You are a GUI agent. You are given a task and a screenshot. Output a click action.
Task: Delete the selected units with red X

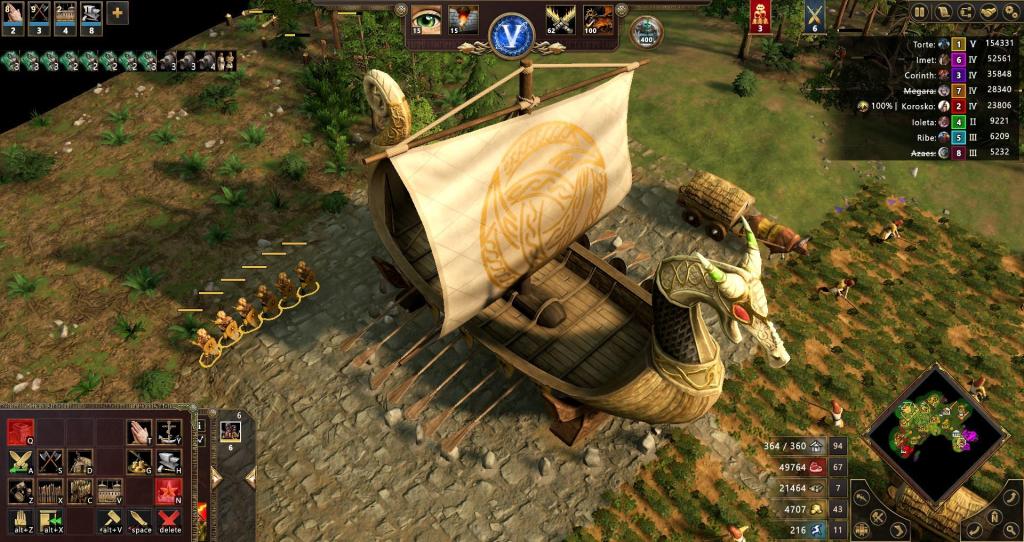point(169,520)
